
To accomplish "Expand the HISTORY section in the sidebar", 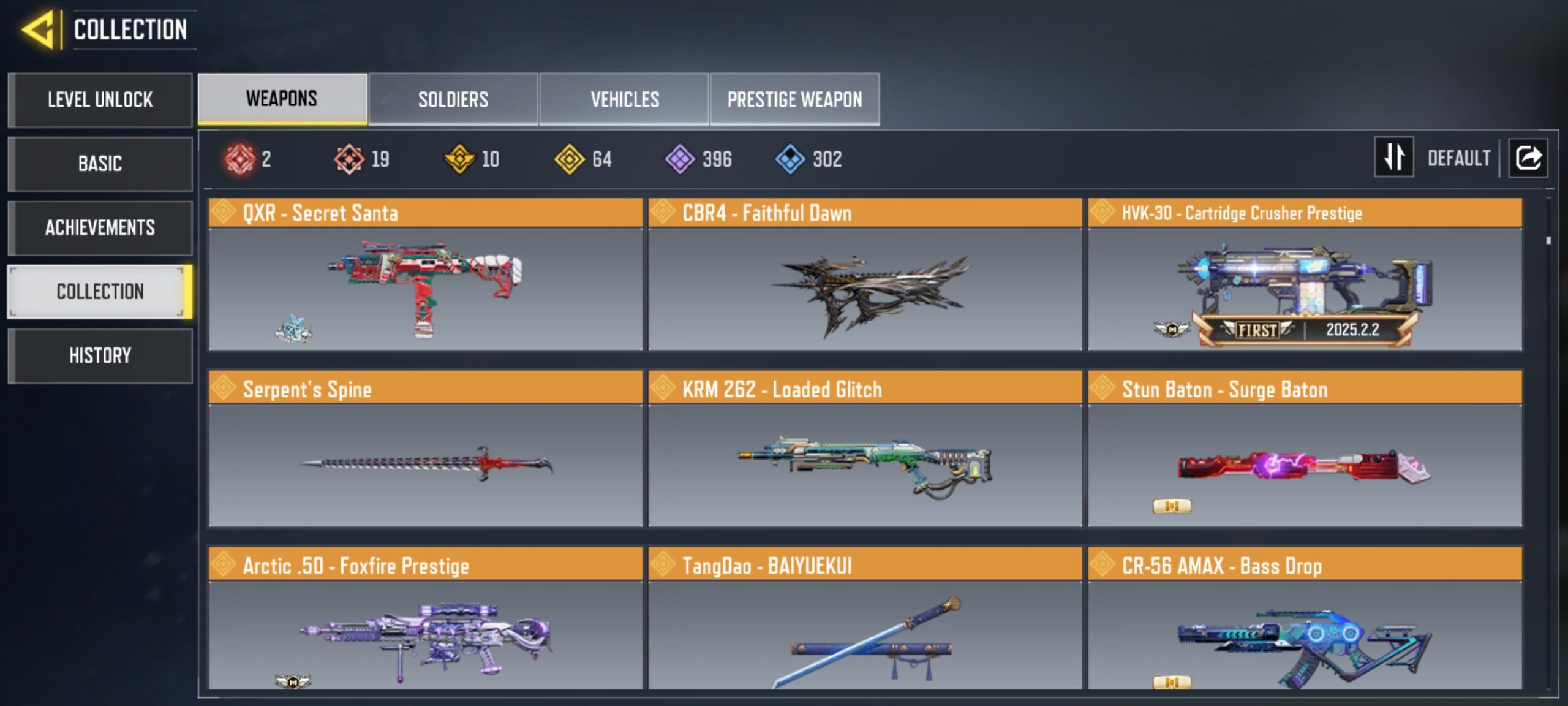I will [x=100, y=355].
